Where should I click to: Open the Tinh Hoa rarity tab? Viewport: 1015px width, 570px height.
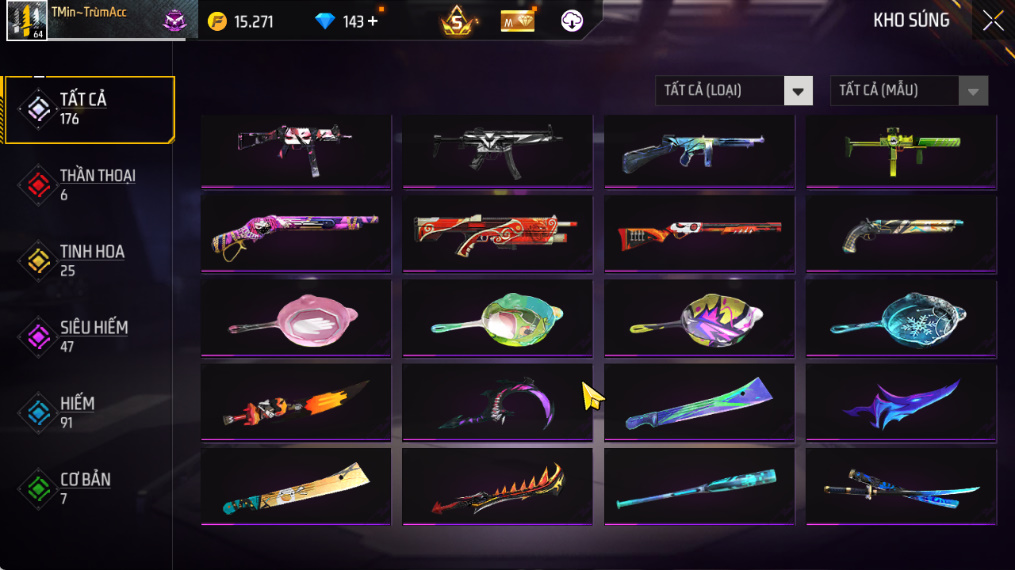[x=88, y=260]
